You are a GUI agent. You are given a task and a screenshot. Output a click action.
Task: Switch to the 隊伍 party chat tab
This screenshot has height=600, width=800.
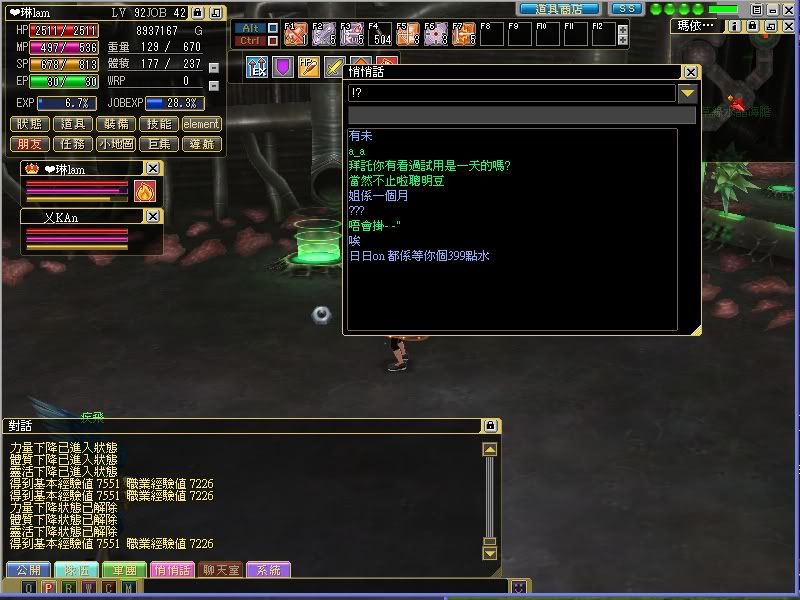76,570
